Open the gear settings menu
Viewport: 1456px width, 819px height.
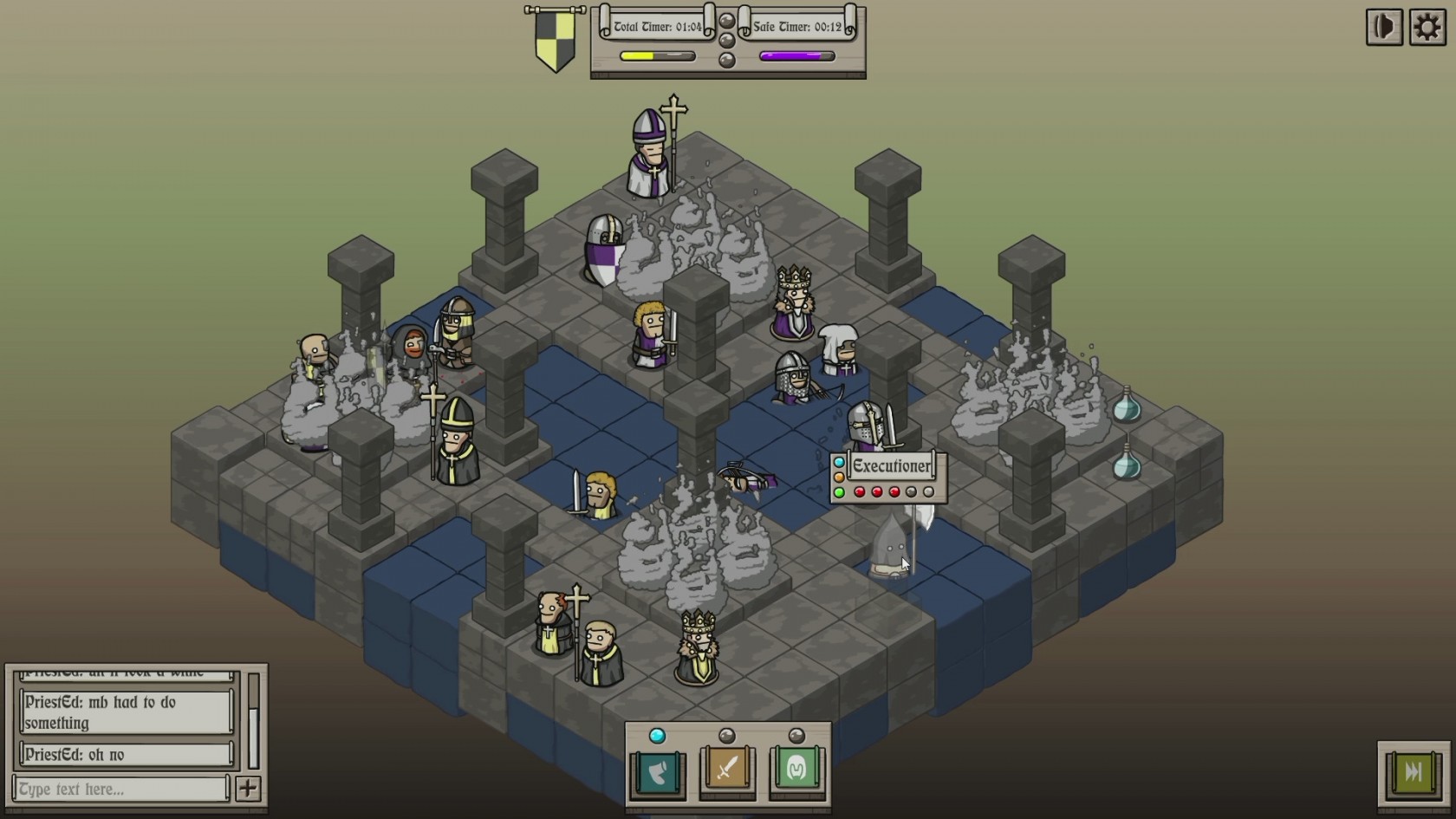pyautogui.click(x=1427, y=28)
